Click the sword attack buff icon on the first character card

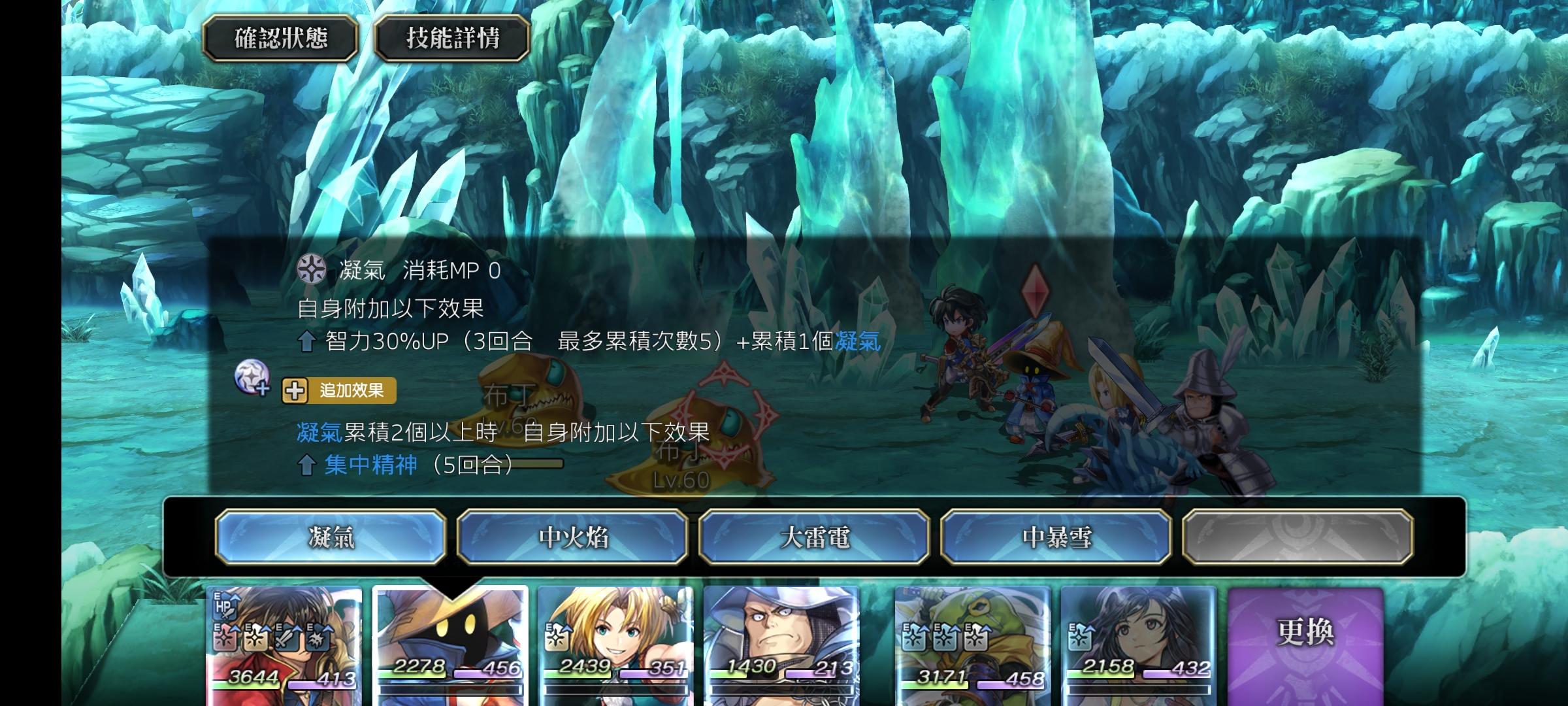click(286, 638)
